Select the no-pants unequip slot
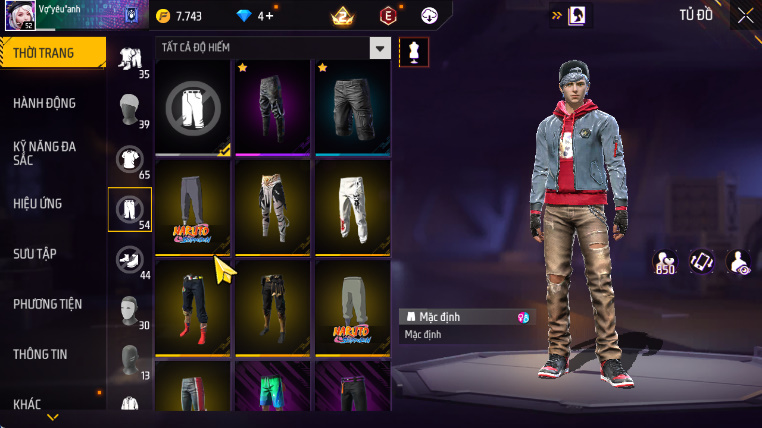The height and width of the screenshot is (428, 762). [194, 106]
